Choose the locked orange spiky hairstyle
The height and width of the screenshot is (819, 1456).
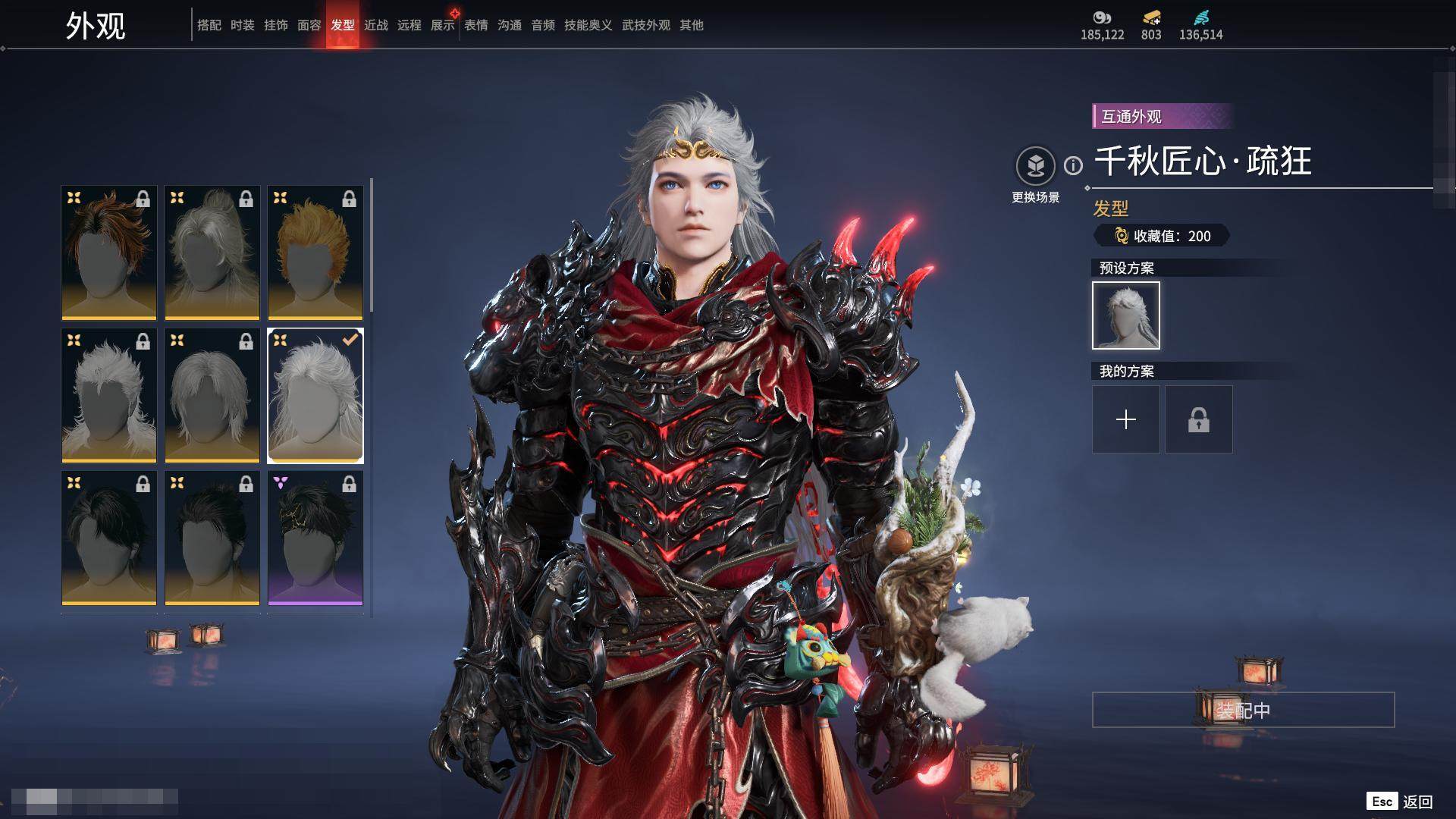tap(315, 253)
